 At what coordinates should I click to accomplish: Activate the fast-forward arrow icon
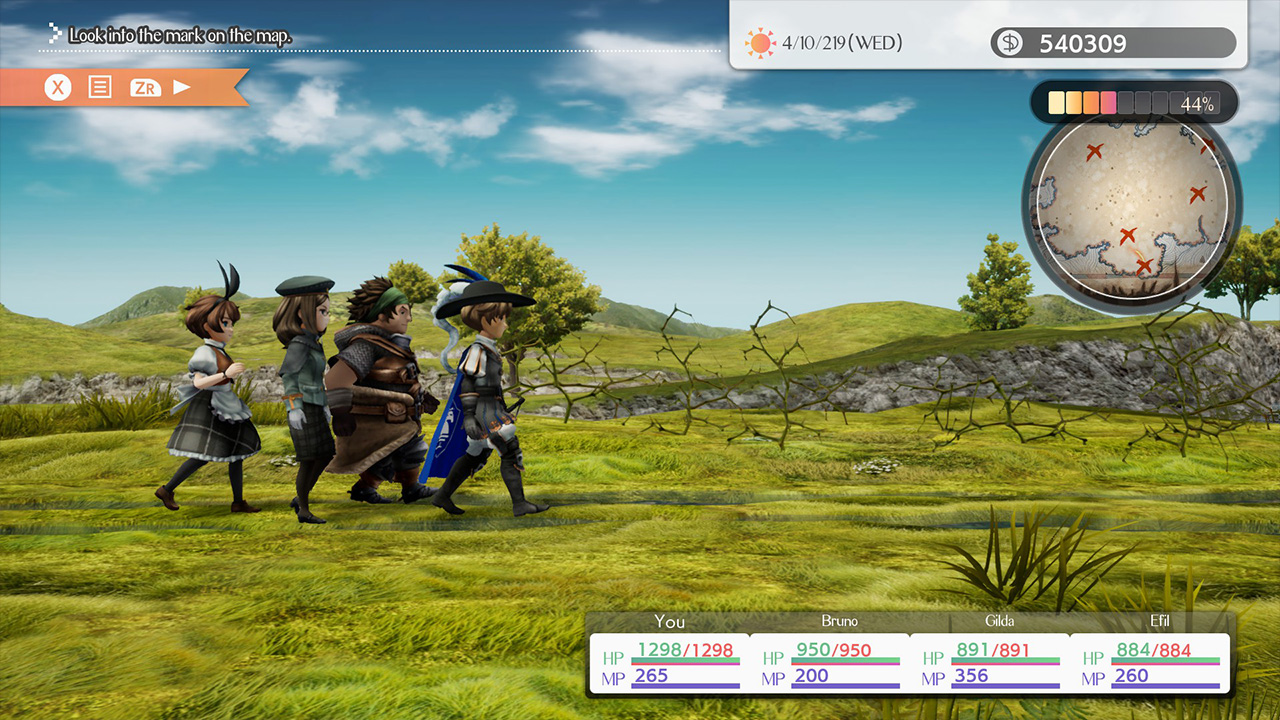[183, 87]
